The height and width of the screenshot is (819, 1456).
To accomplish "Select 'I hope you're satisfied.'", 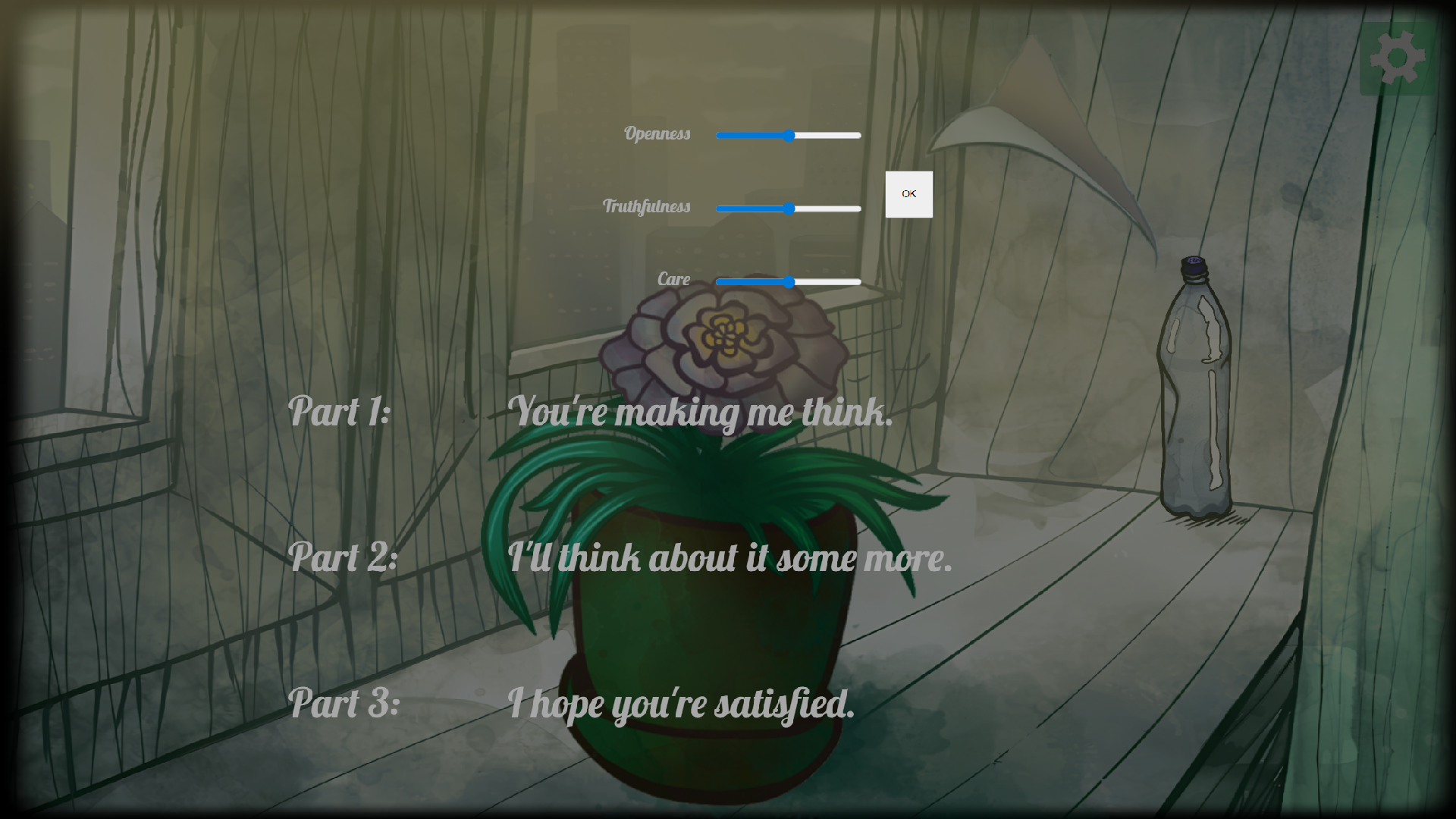I will (683, 704).
